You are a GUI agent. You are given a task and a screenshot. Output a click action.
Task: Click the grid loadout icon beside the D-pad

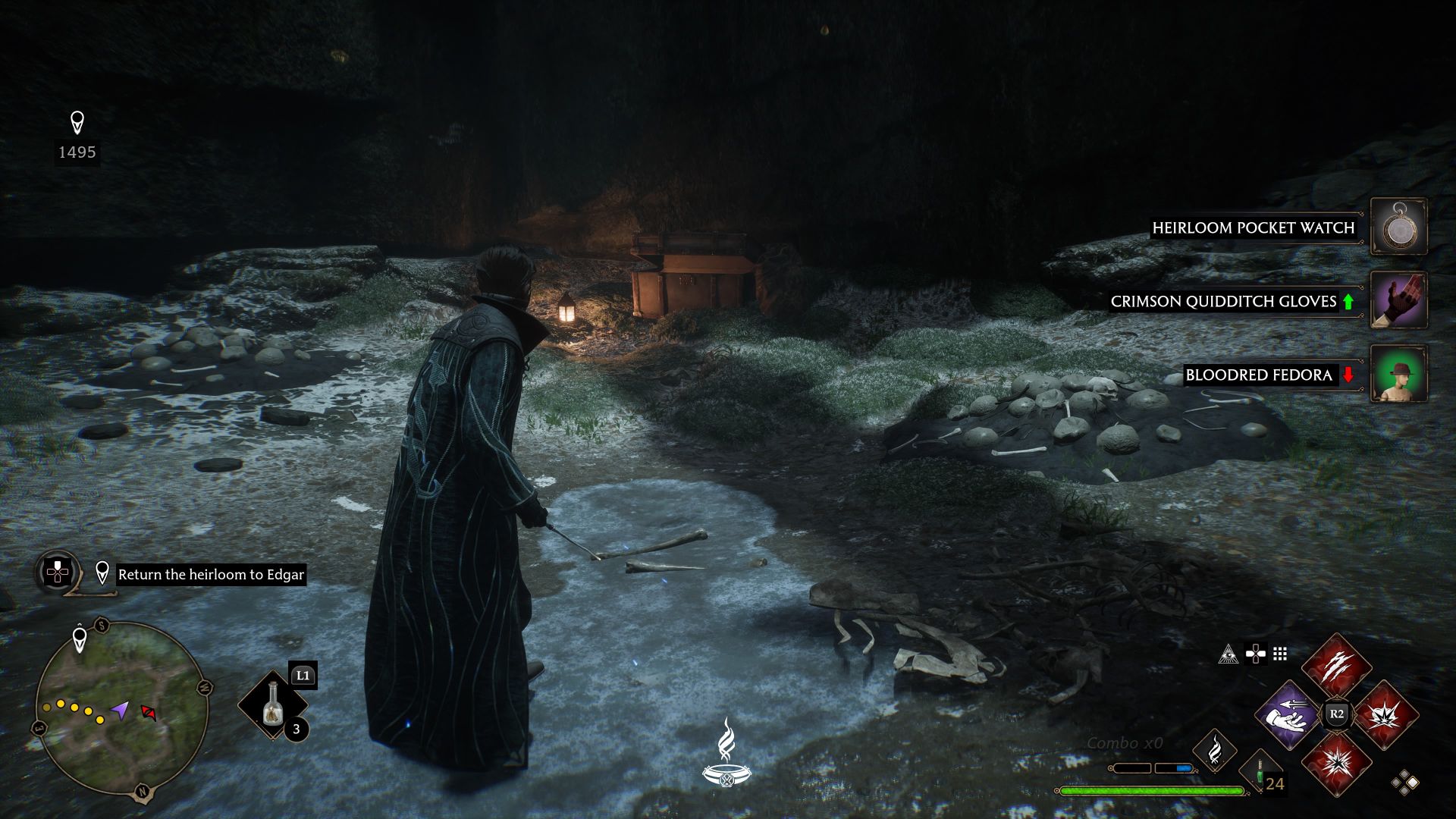click(x=1279, y=654)
